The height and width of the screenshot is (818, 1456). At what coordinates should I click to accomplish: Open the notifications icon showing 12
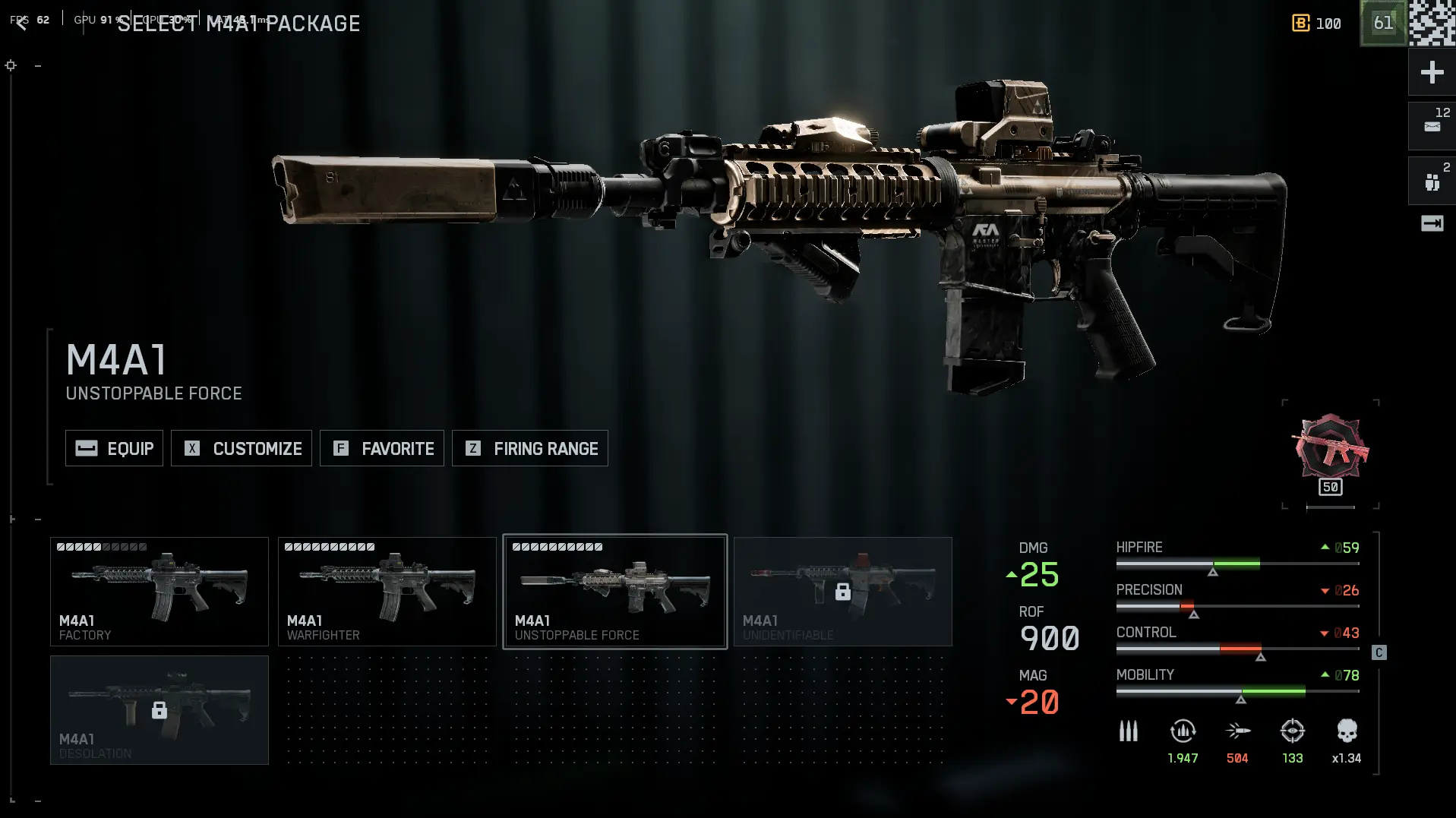[x=1432, y=125]
